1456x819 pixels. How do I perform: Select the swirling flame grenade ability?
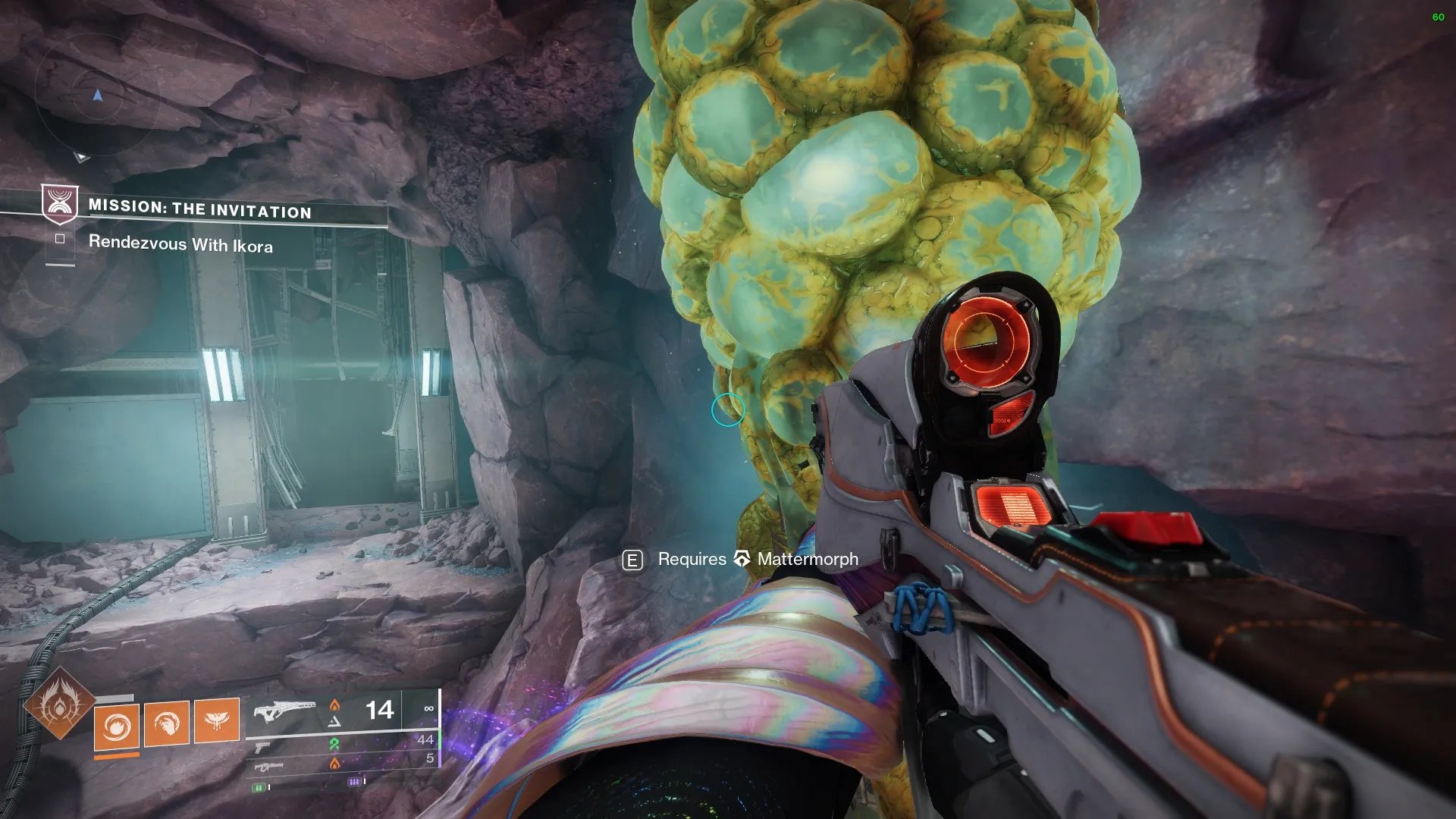coord(117,726)
